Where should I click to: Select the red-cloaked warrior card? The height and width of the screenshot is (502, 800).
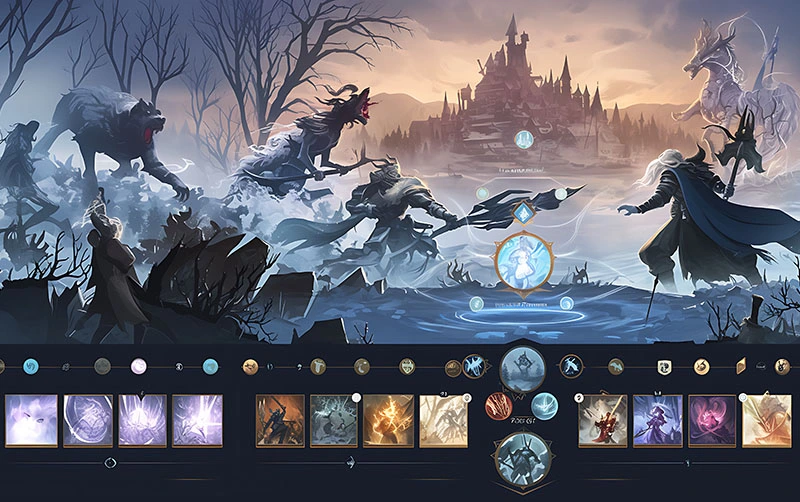click(603, 419)
